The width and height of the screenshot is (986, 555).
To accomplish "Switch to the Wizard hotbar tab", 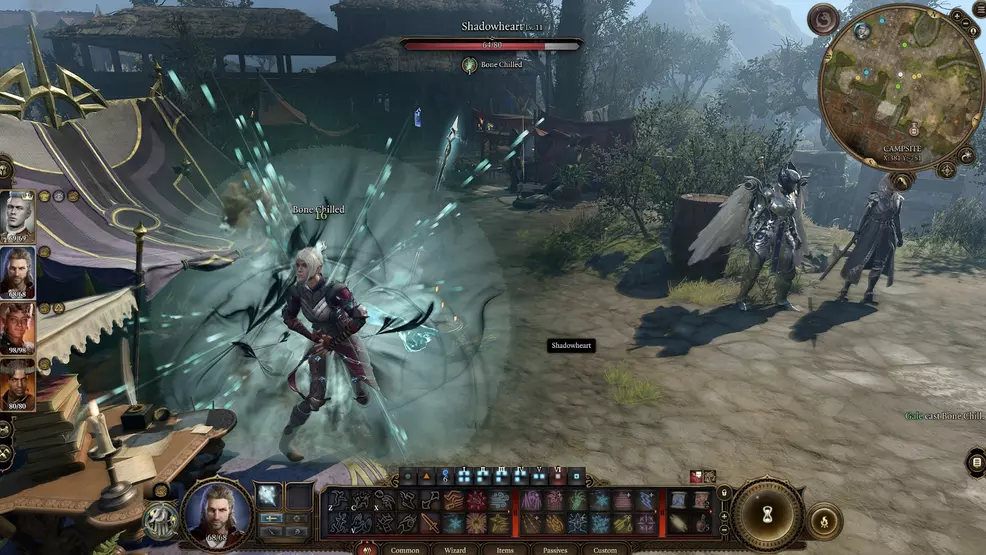I will [455, 549].
